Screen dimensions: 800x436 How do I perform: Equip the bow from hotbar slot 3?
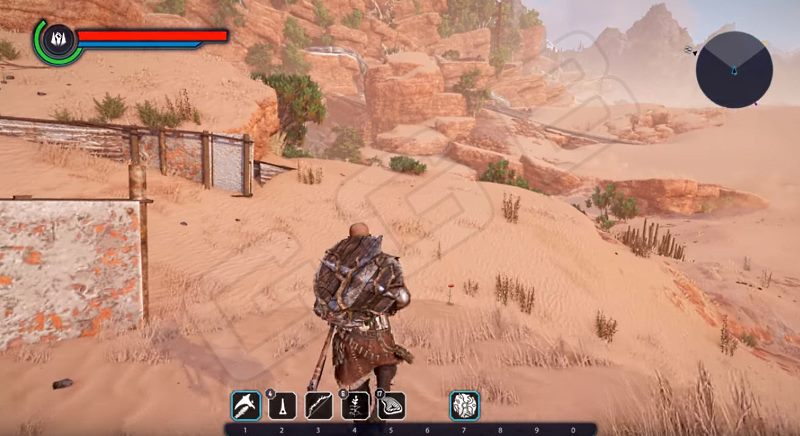coord(318,405)
